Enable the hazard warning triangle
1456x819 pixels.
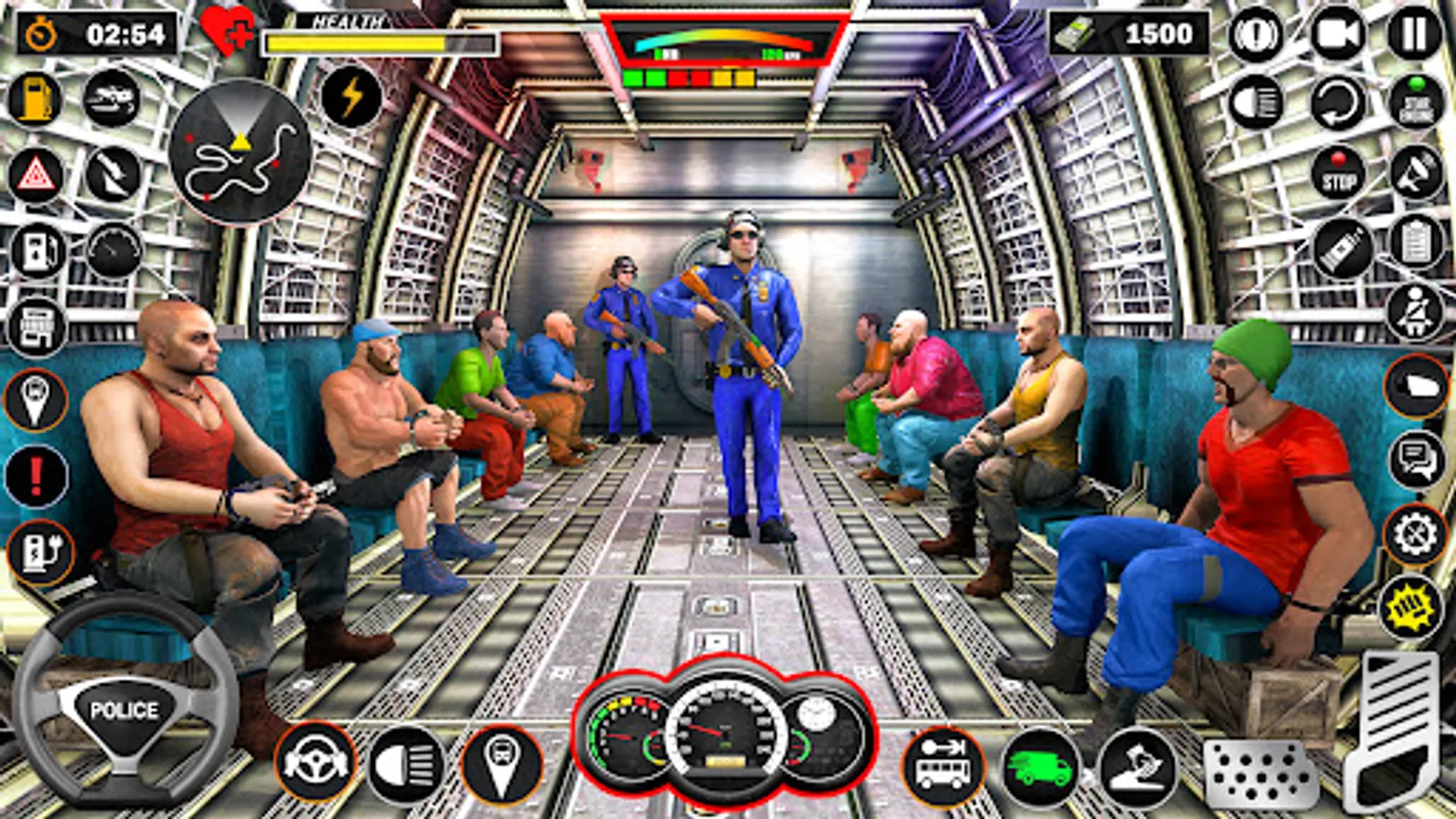pos(35,177)
